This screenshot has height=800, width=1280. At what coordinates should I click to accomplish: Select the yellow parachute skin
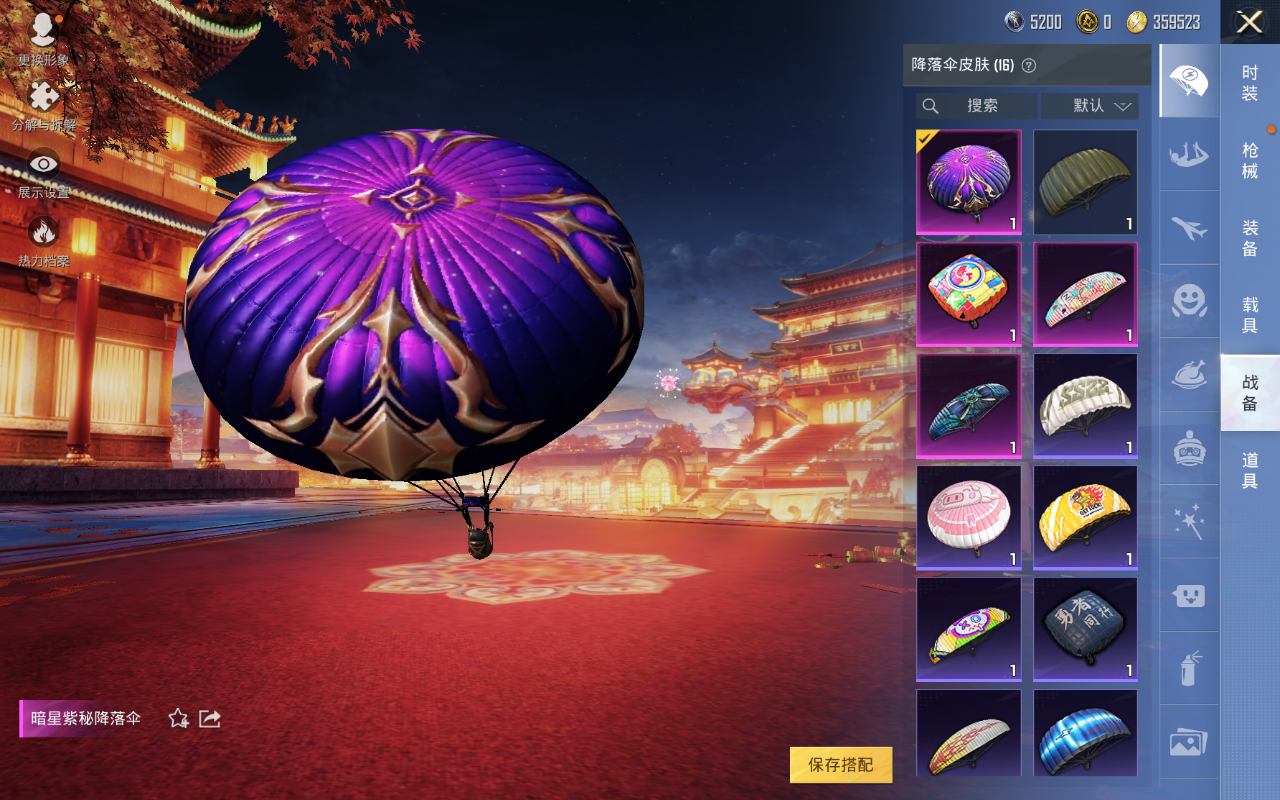[1085, 517]
